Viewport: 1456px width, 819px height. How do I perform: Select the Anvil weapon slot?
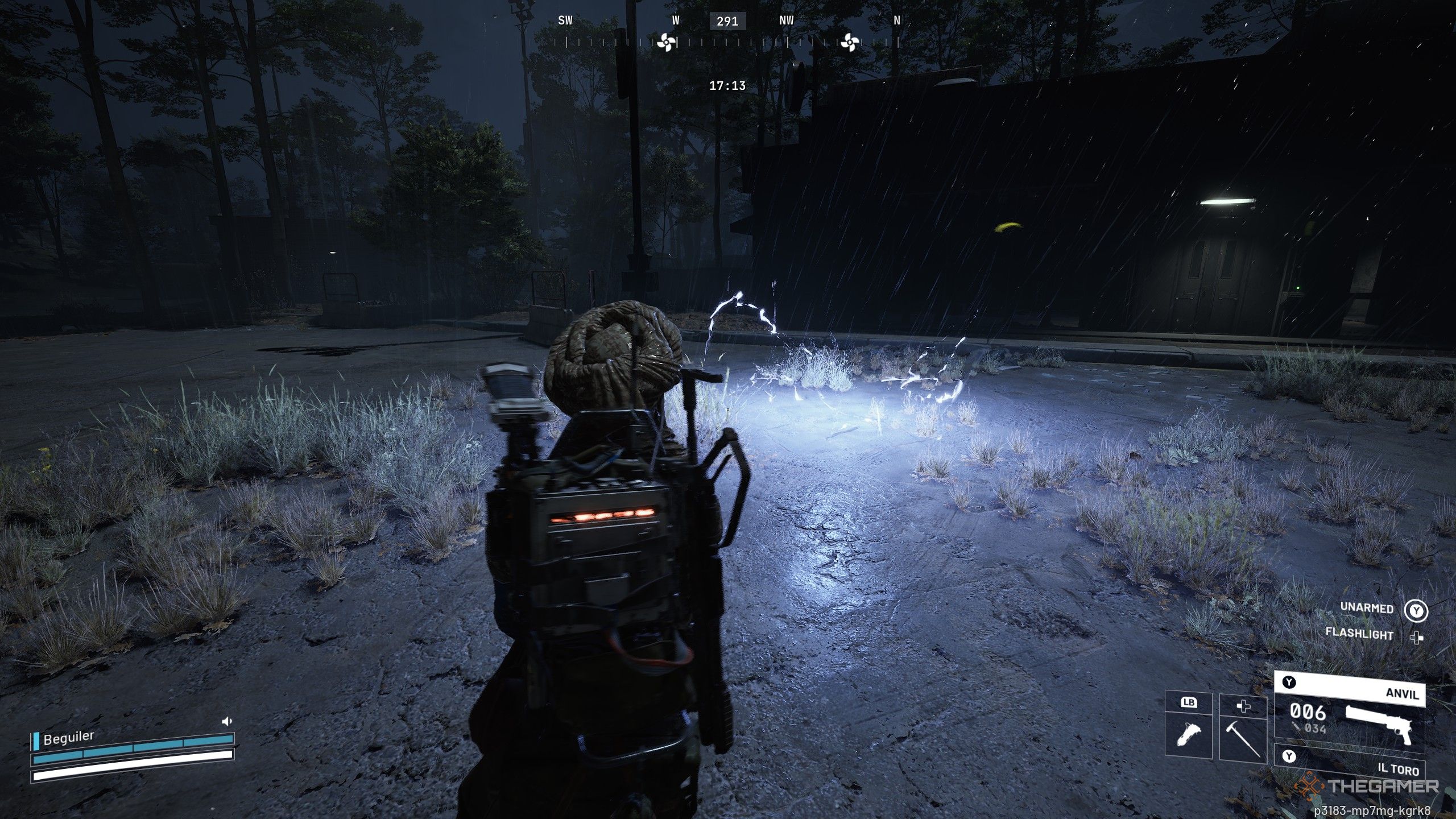[x=1349, y=712]
